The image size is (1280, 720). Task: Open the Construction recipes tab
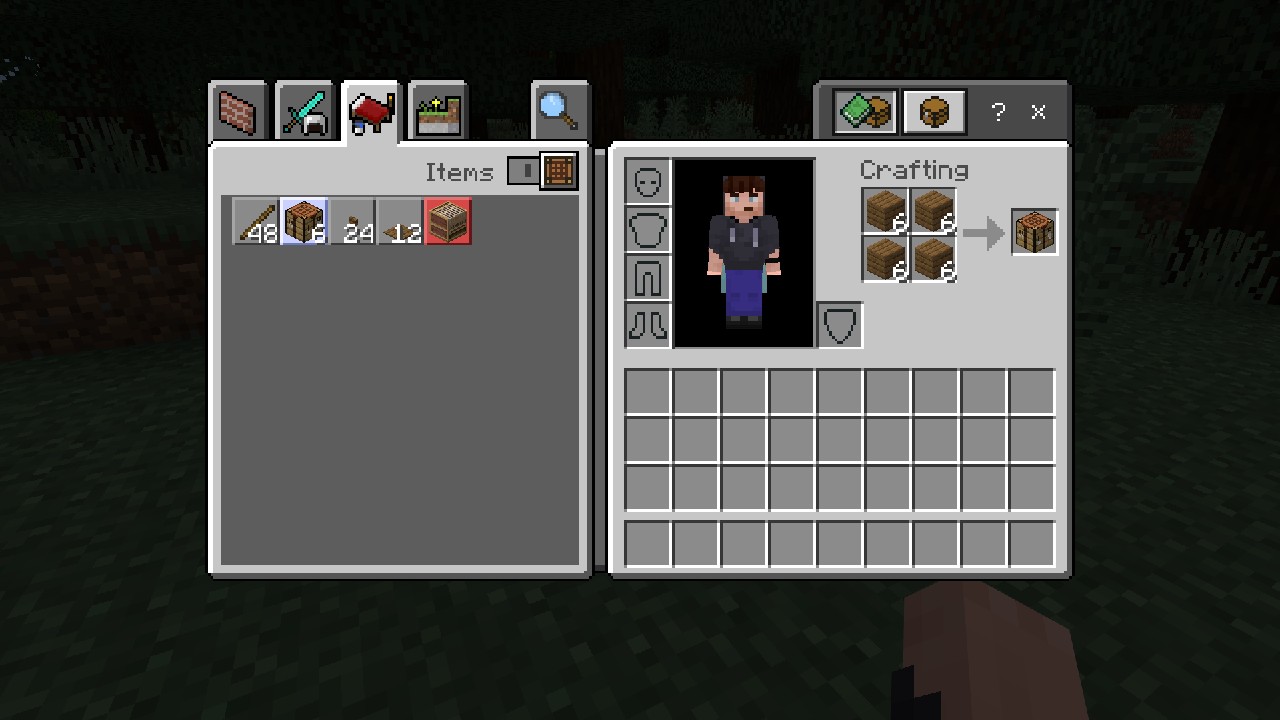[238, 111]
